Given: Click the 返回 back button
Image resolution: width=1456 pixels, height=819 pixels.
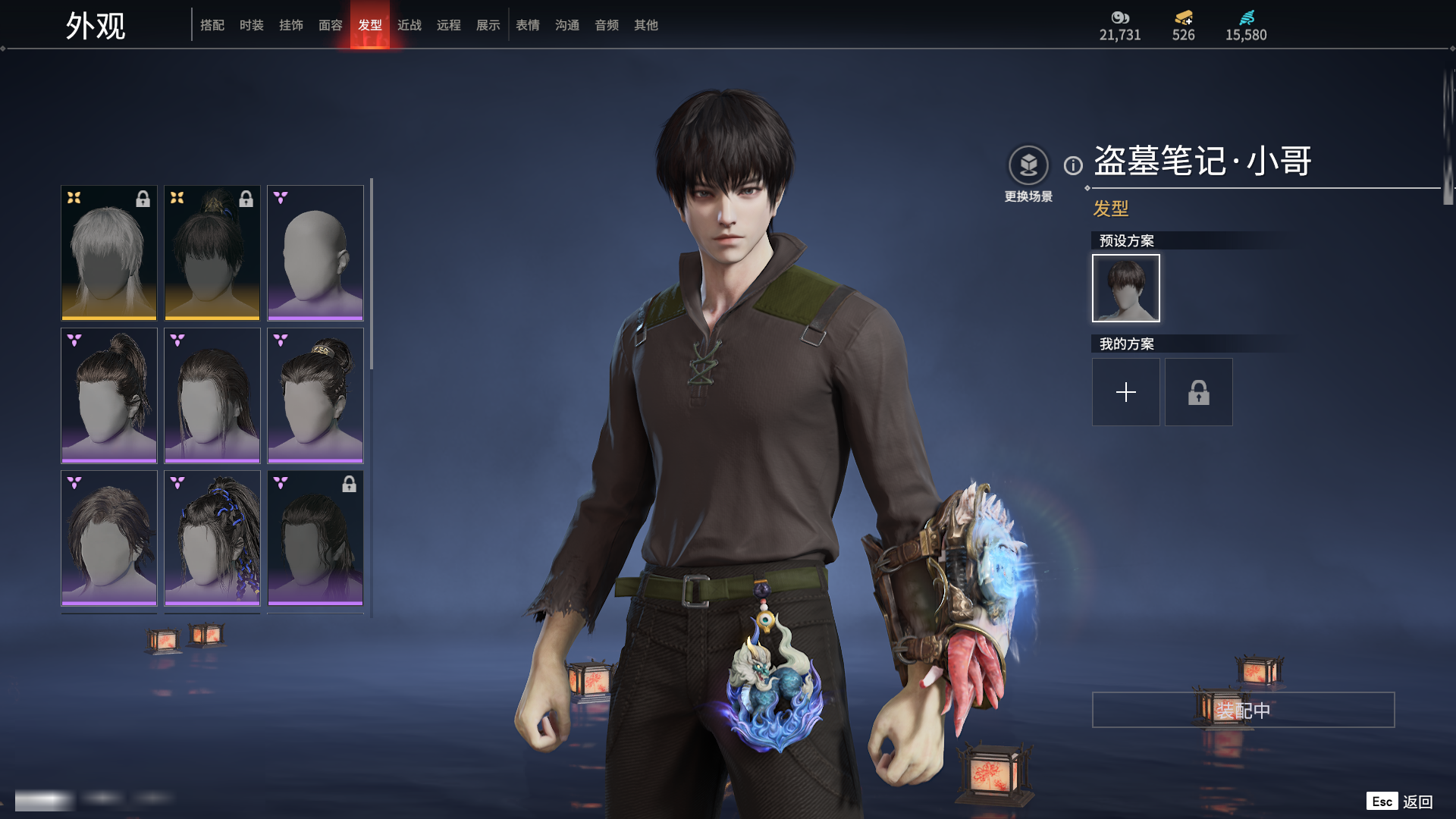Looking at the screenshot, I should 1417,802.
